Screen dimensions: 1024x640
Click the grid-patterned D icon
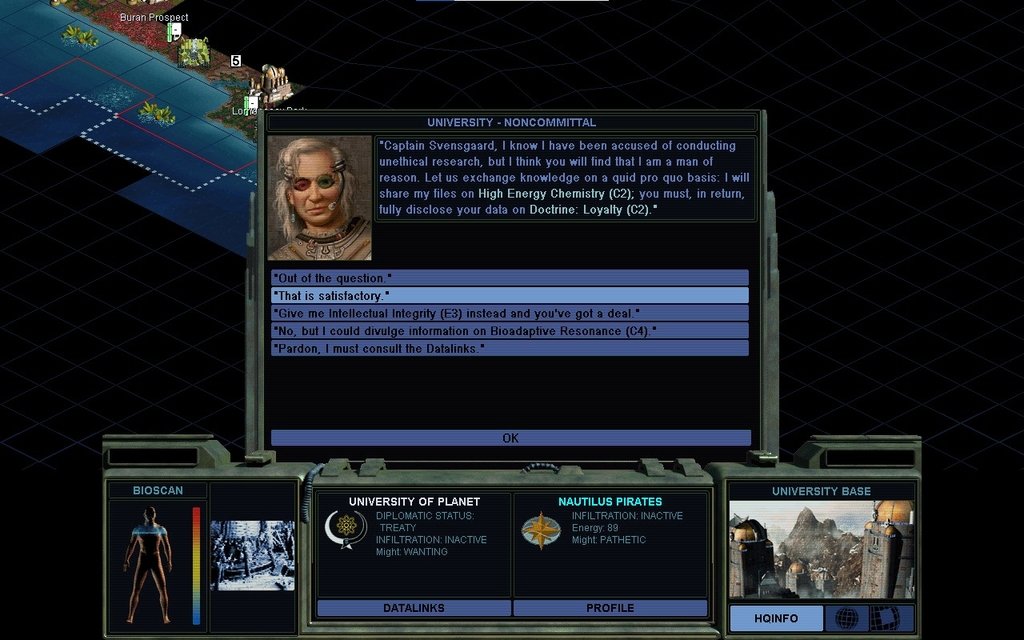(884, 619)
